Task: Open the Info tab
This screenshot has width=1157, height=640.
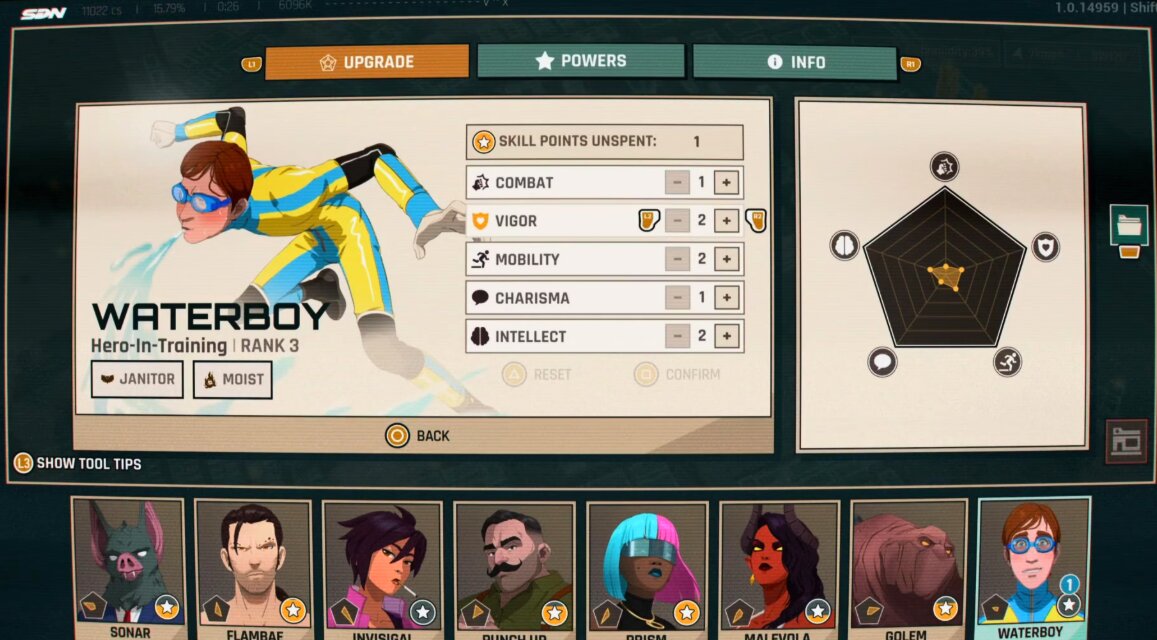Action: click(x=795, y=62)
